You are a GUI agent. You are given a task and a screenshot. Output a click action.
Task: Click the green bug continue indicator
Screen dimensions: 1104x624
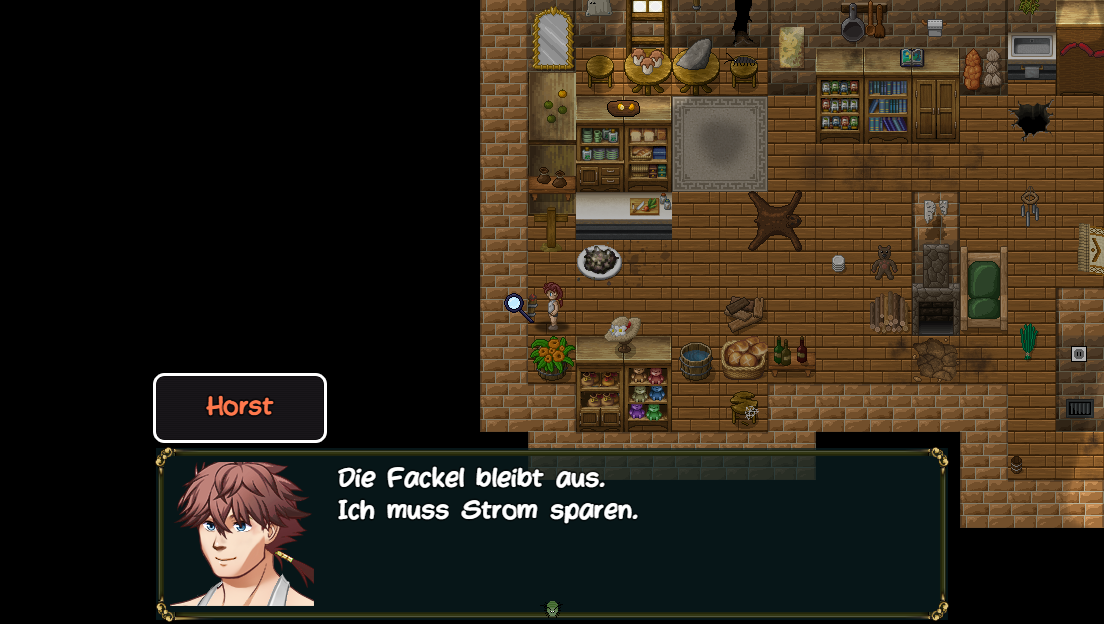[552, 608]
